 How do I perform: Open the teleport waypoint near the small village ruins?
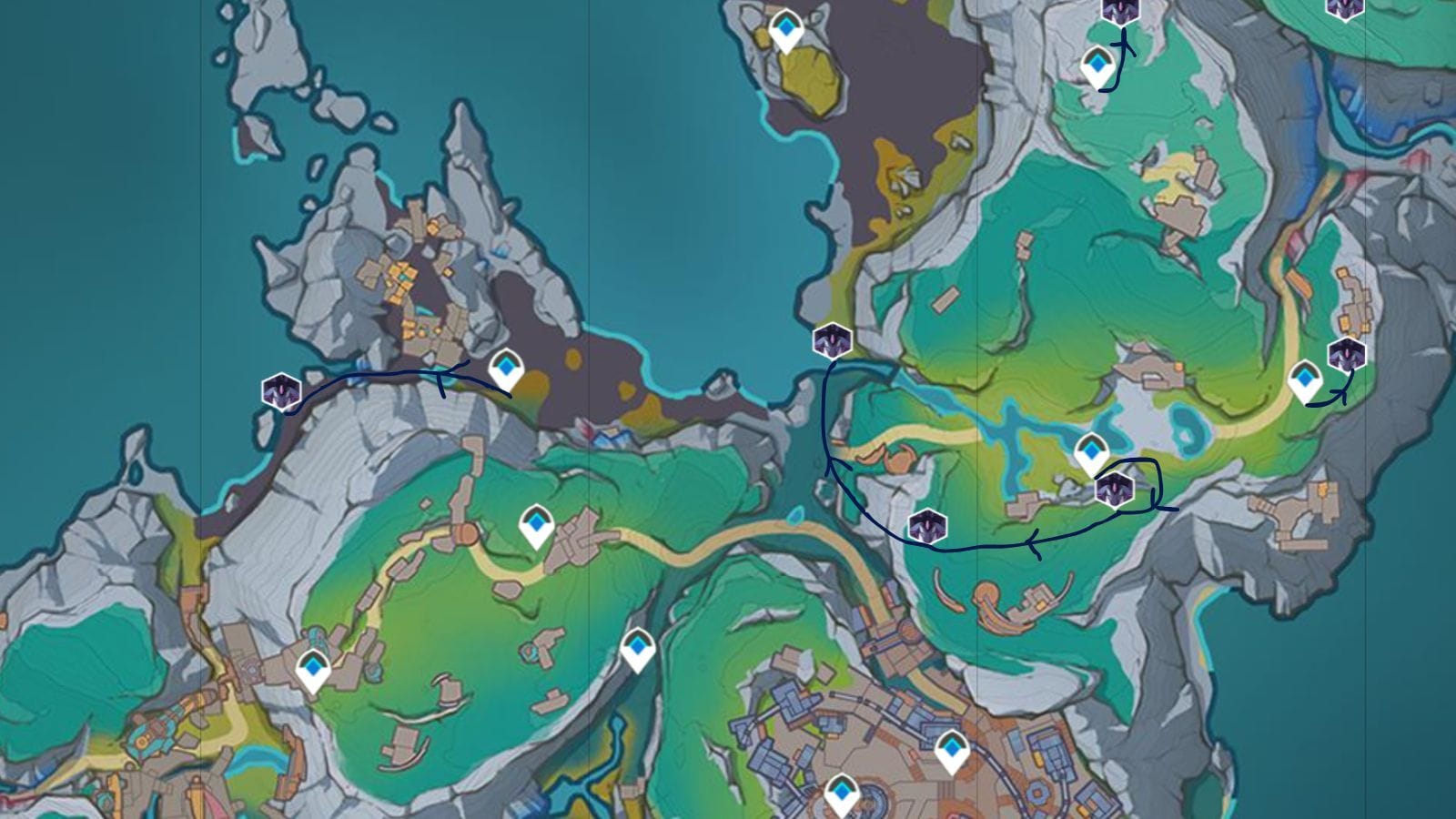coord(536,525)
